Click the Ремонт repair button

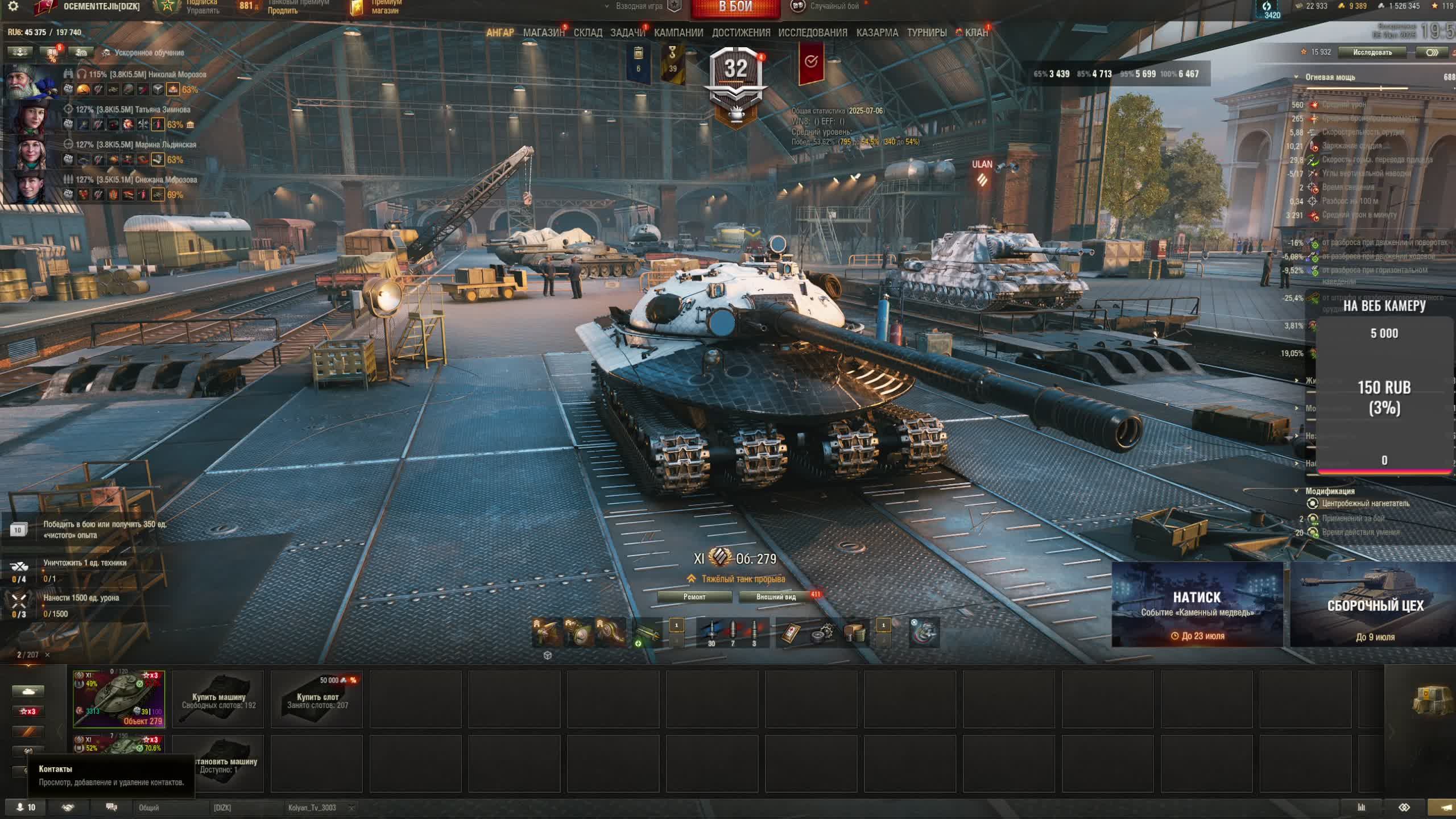click(694, 597)
